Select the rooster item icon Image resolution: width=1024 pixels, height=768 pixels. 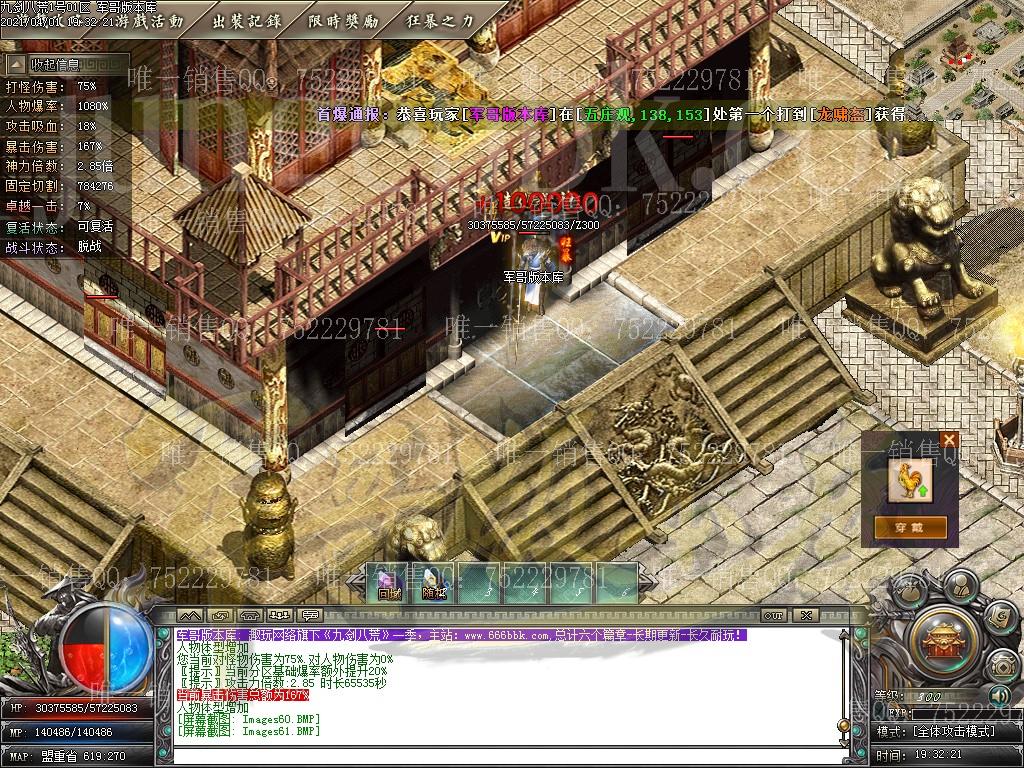909,479
